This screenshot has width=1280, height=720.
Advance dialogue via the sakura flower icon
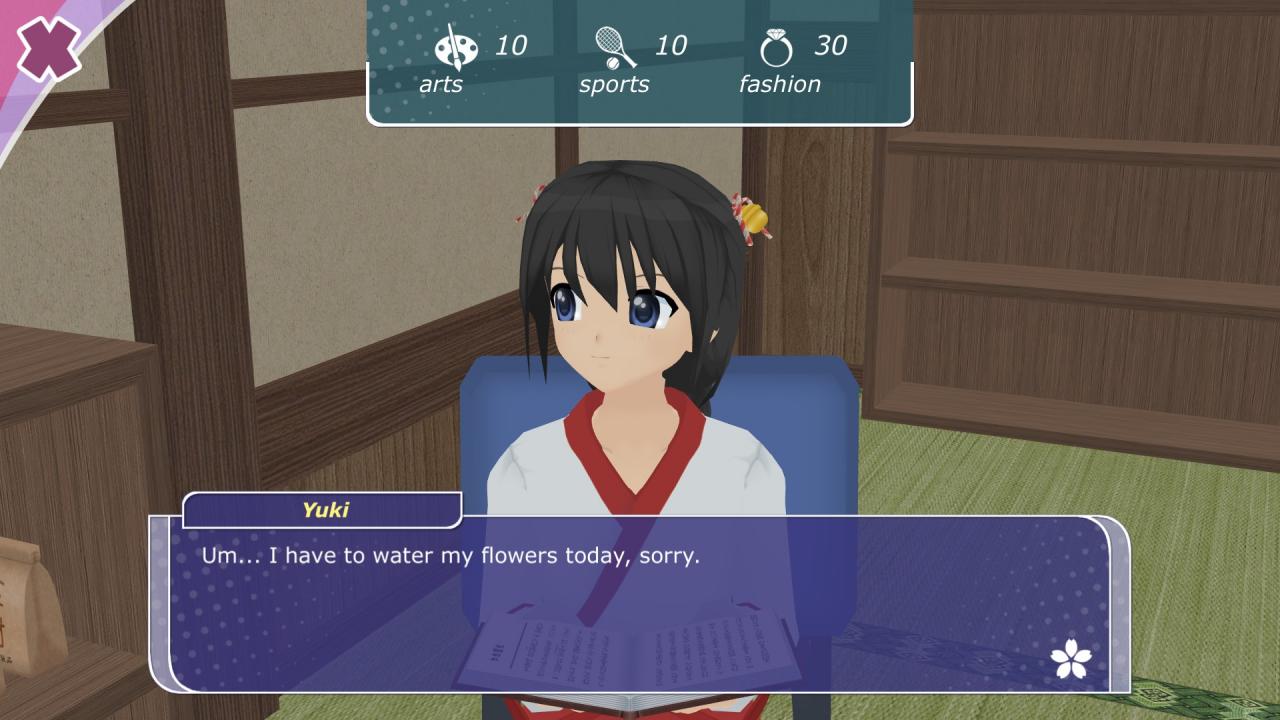coord(1071,658)
